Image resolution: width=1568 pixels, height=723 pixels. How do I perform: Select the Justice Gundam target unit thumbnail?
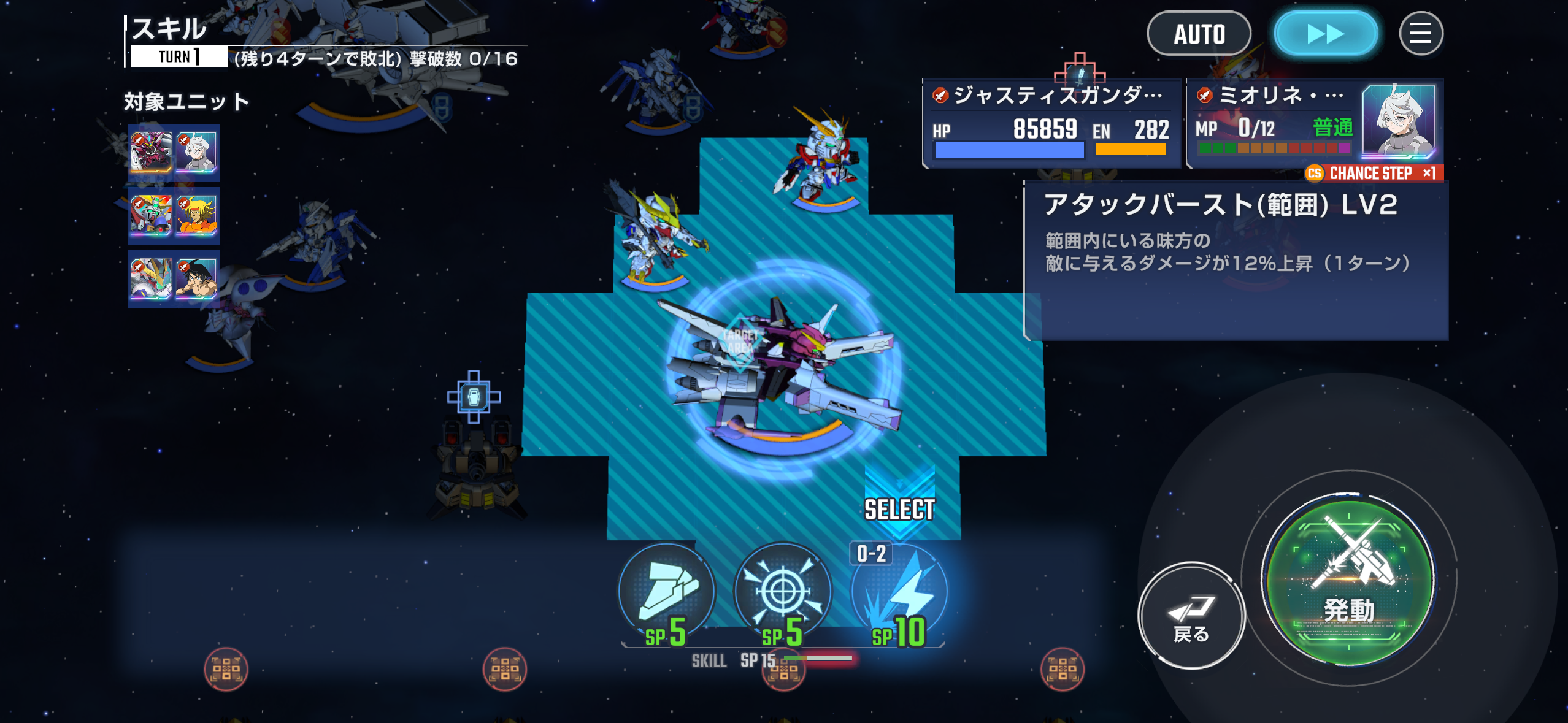[x=151, y=151]
